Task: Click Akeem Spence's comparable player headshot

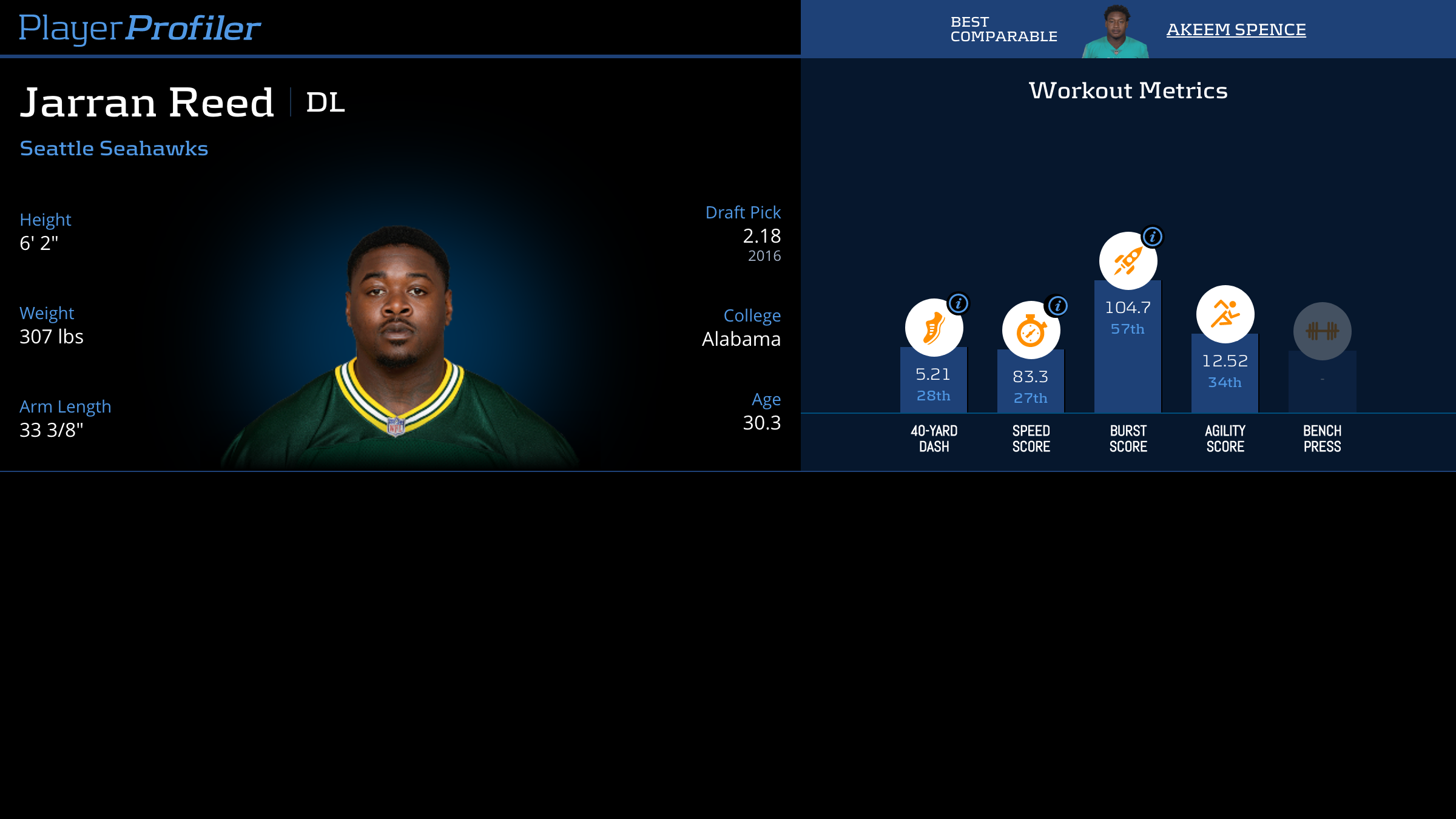Action: [x=1115, y=32]
